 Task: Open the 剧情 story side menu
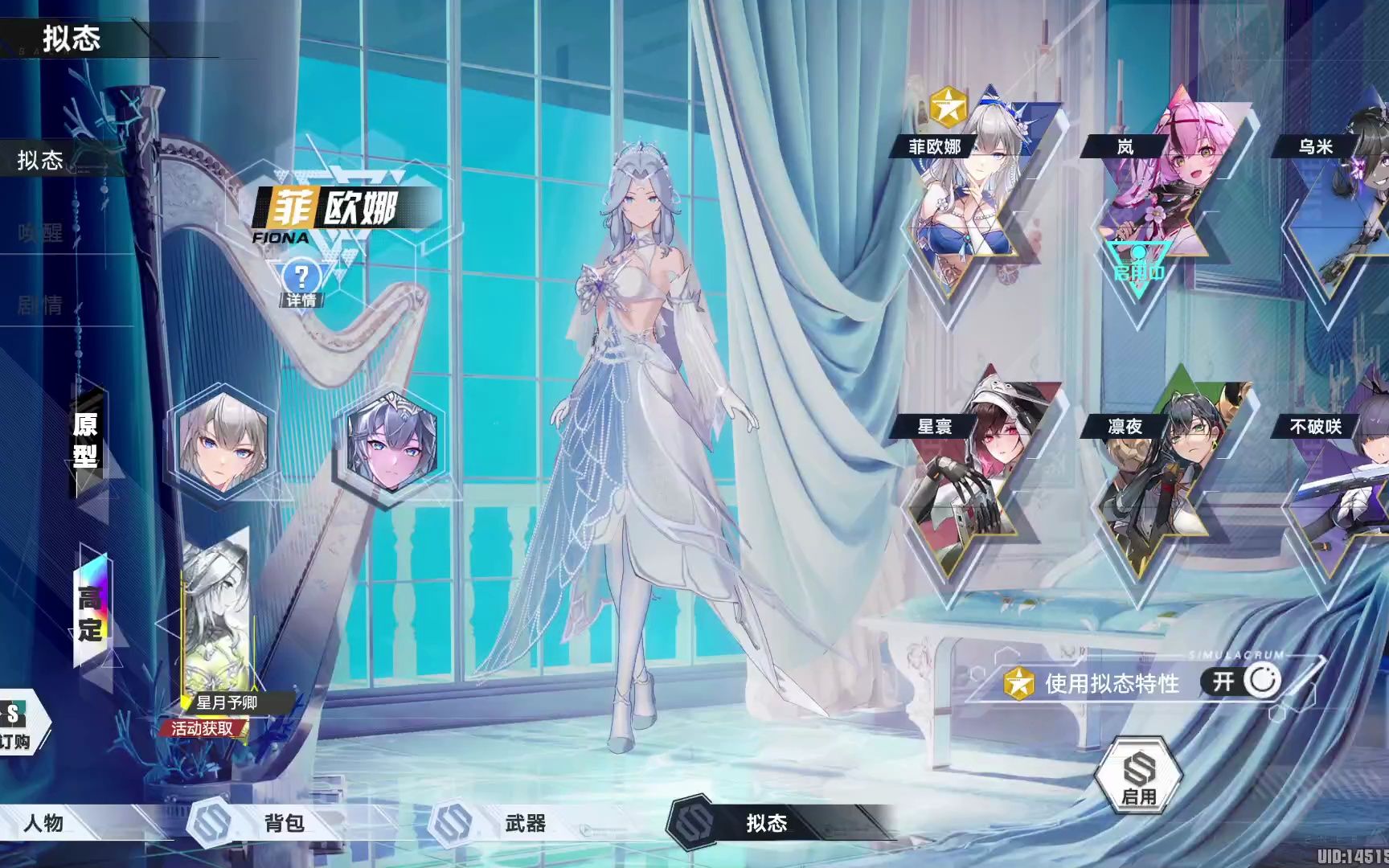tap(40, 305)
